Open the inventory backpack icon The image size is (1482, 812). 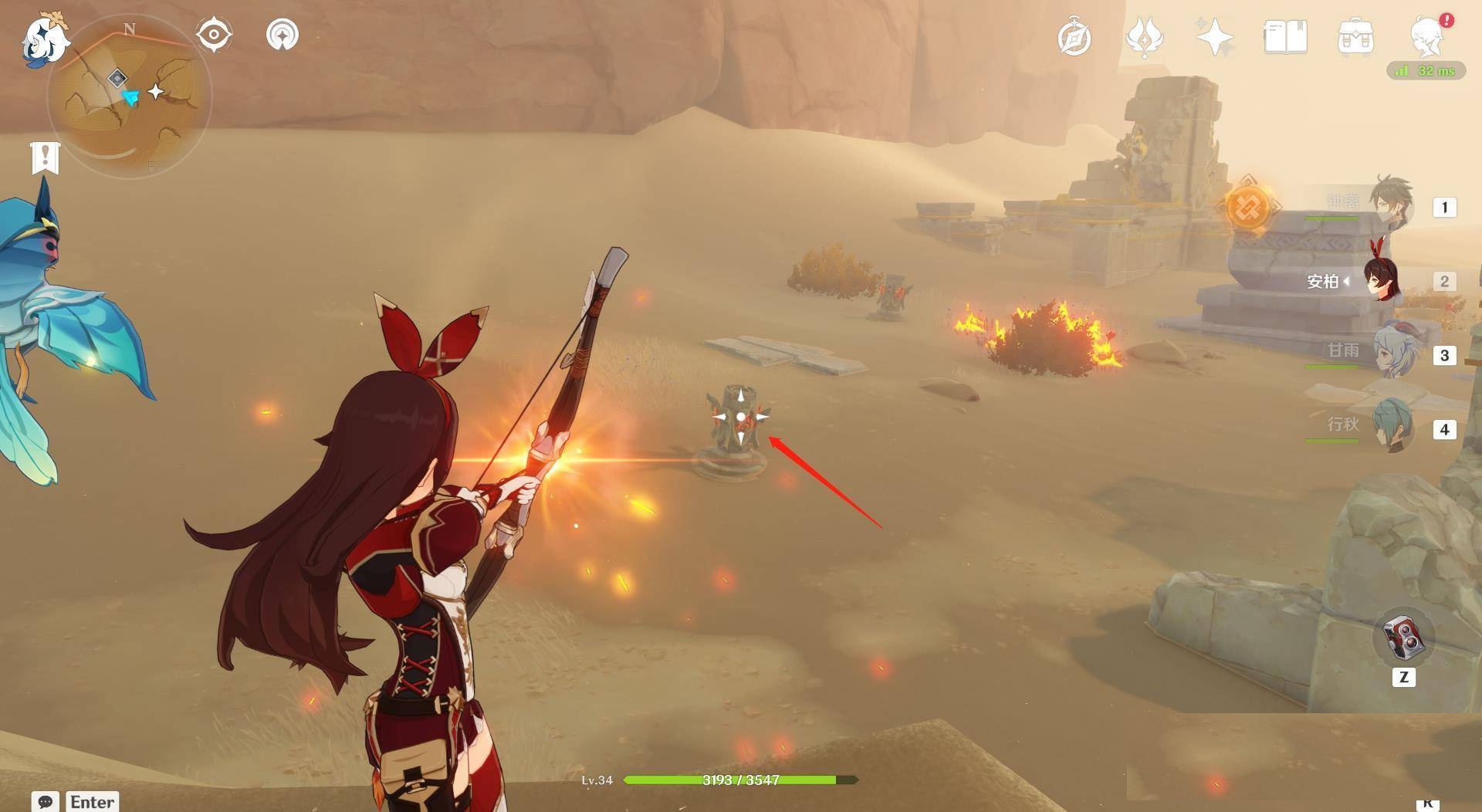(x=1355, y=37)
